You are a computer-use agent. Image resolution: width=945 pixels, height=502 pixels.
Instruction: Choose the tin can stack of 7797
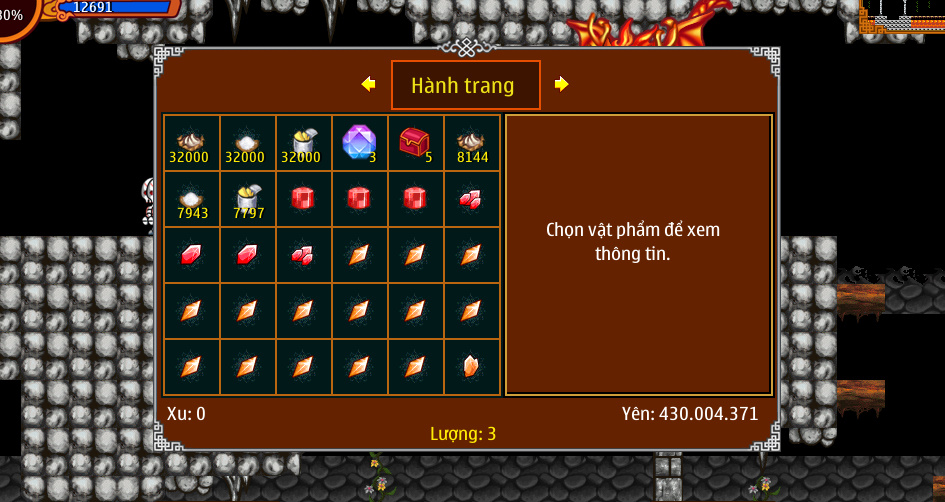247,198
